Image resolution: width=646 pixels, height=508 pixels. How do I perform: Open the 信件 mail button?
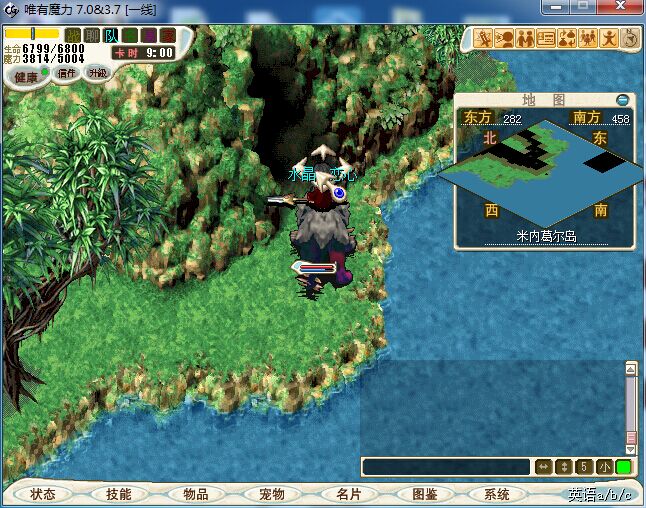67,73
